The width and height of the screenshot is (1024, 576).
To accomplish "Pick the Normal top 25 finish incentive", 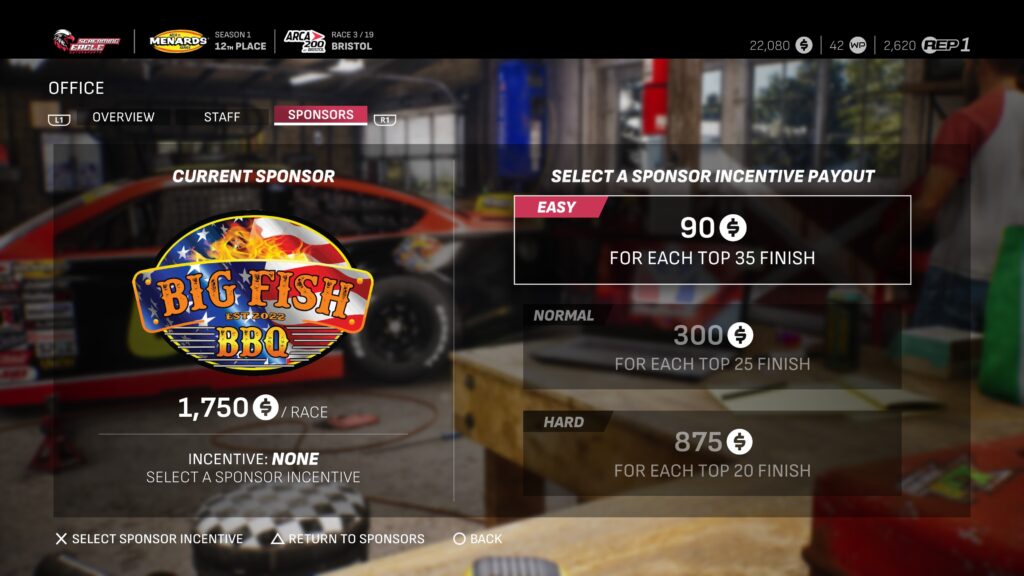I will click(x=712, y=347).
